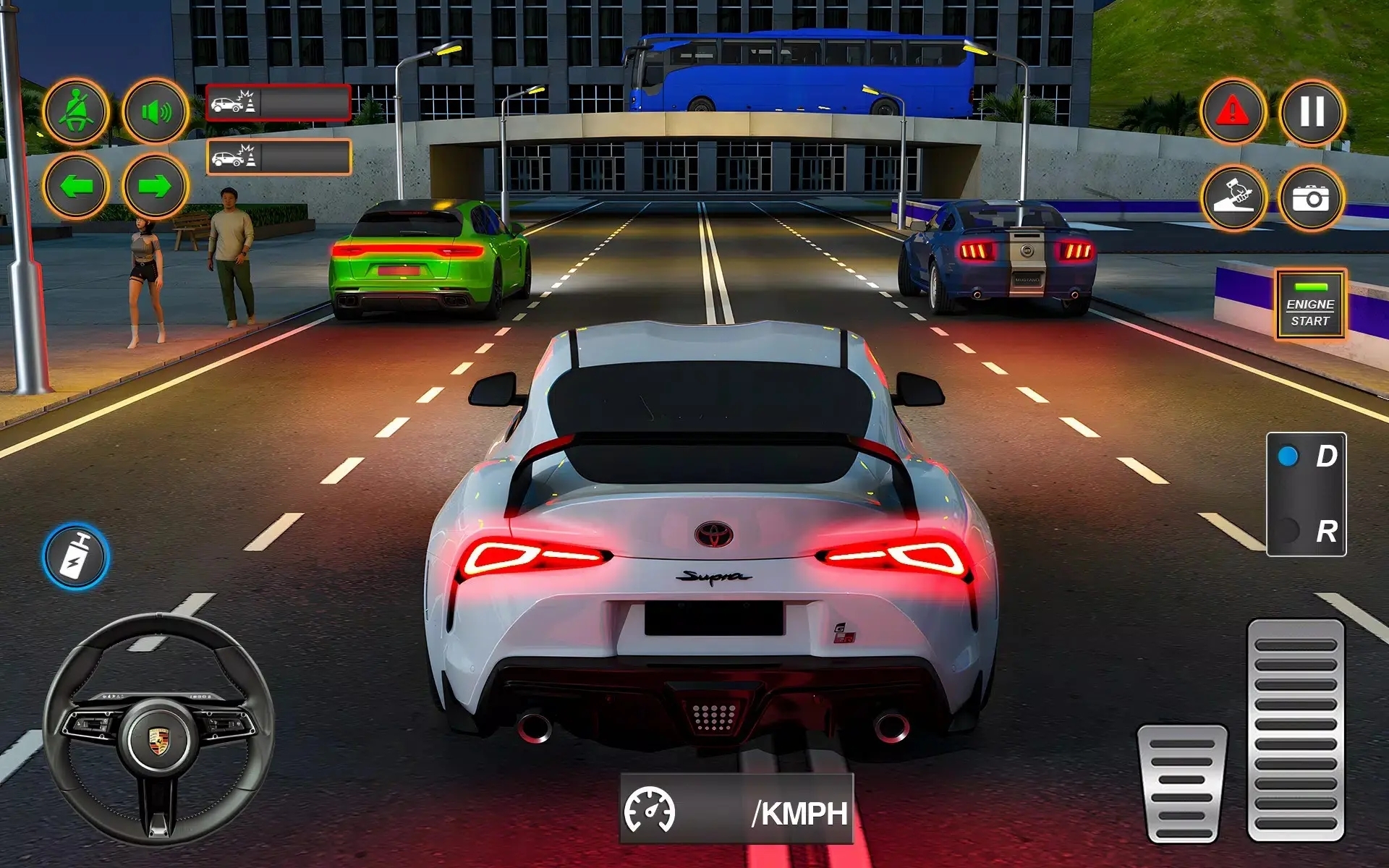Pause the game

click(1312, 112)
